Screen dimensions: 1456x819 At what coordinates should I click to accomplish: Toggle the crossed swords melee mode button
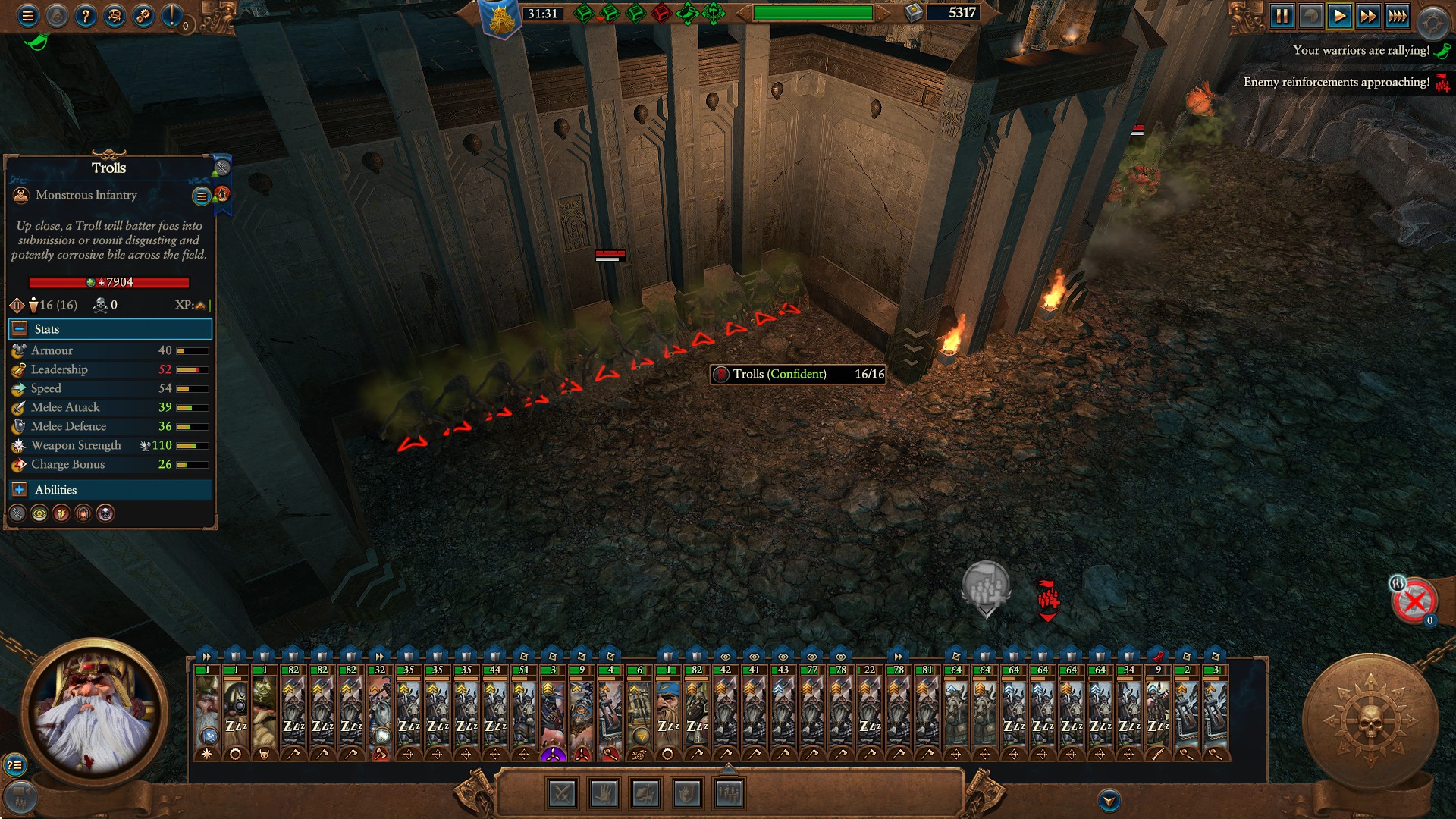563,794
